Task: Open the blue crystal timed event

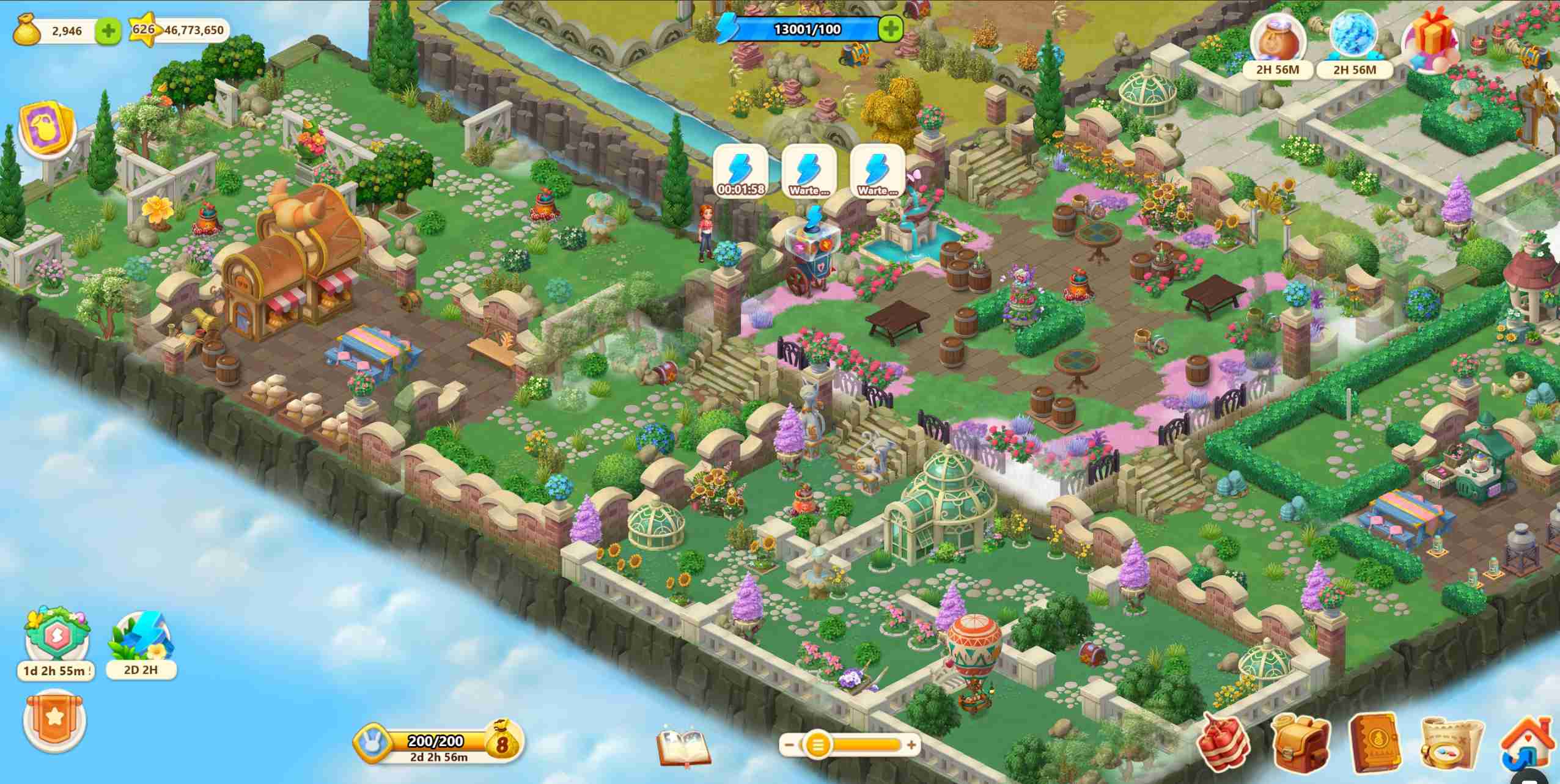Action: pyautogui.click(x=1355, y=42)
